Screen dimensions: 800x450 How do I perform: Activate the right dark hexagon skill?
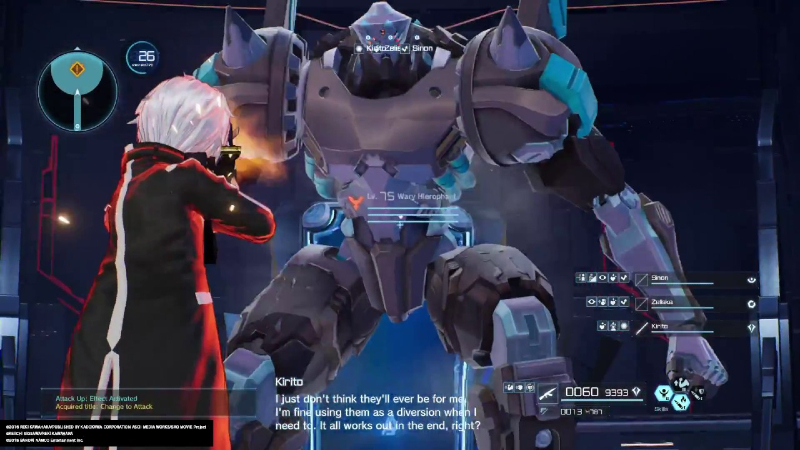click(697, 393)
